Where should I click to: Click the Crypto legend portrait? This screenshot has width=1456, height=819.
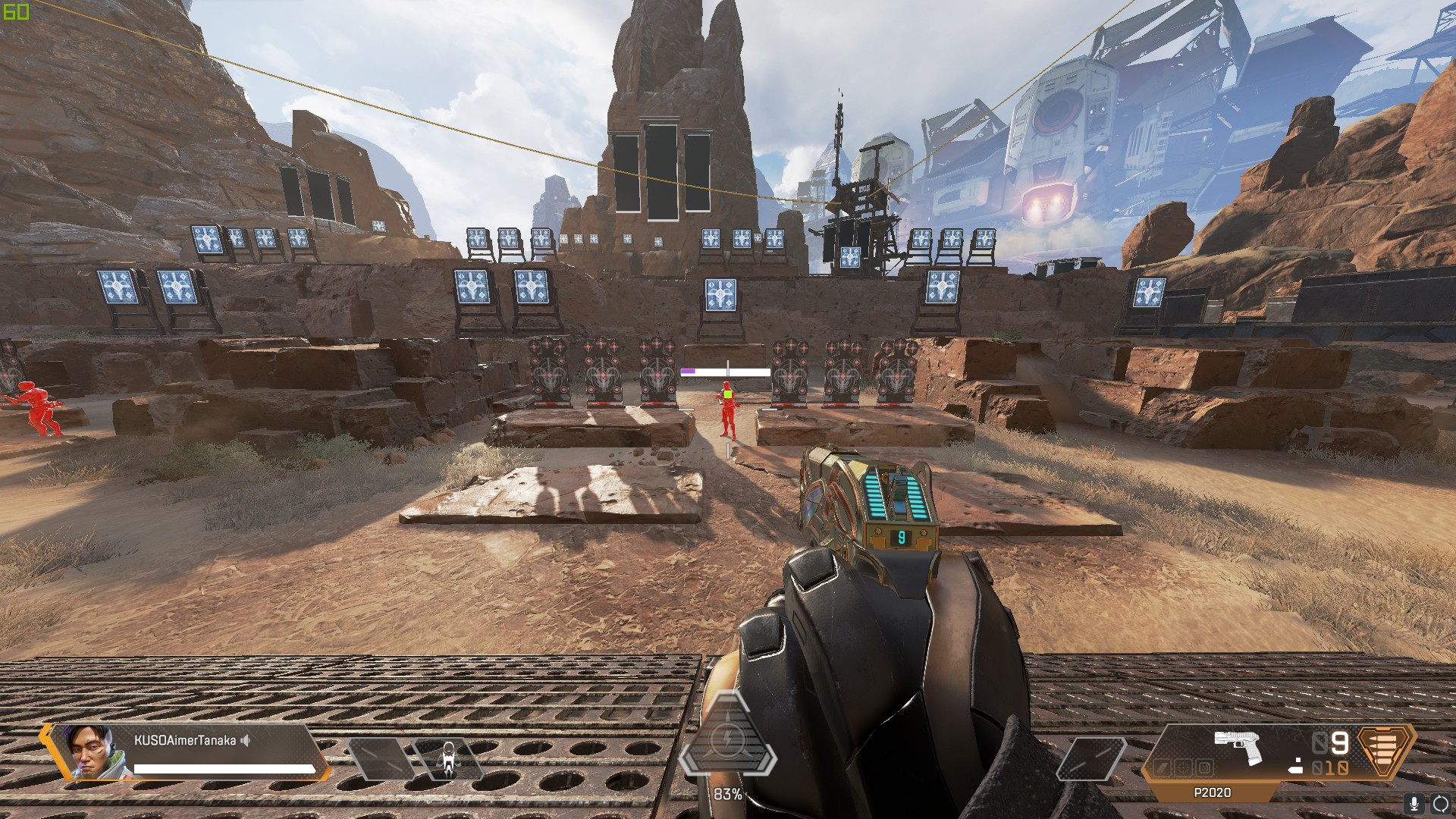tap(91, 752)
